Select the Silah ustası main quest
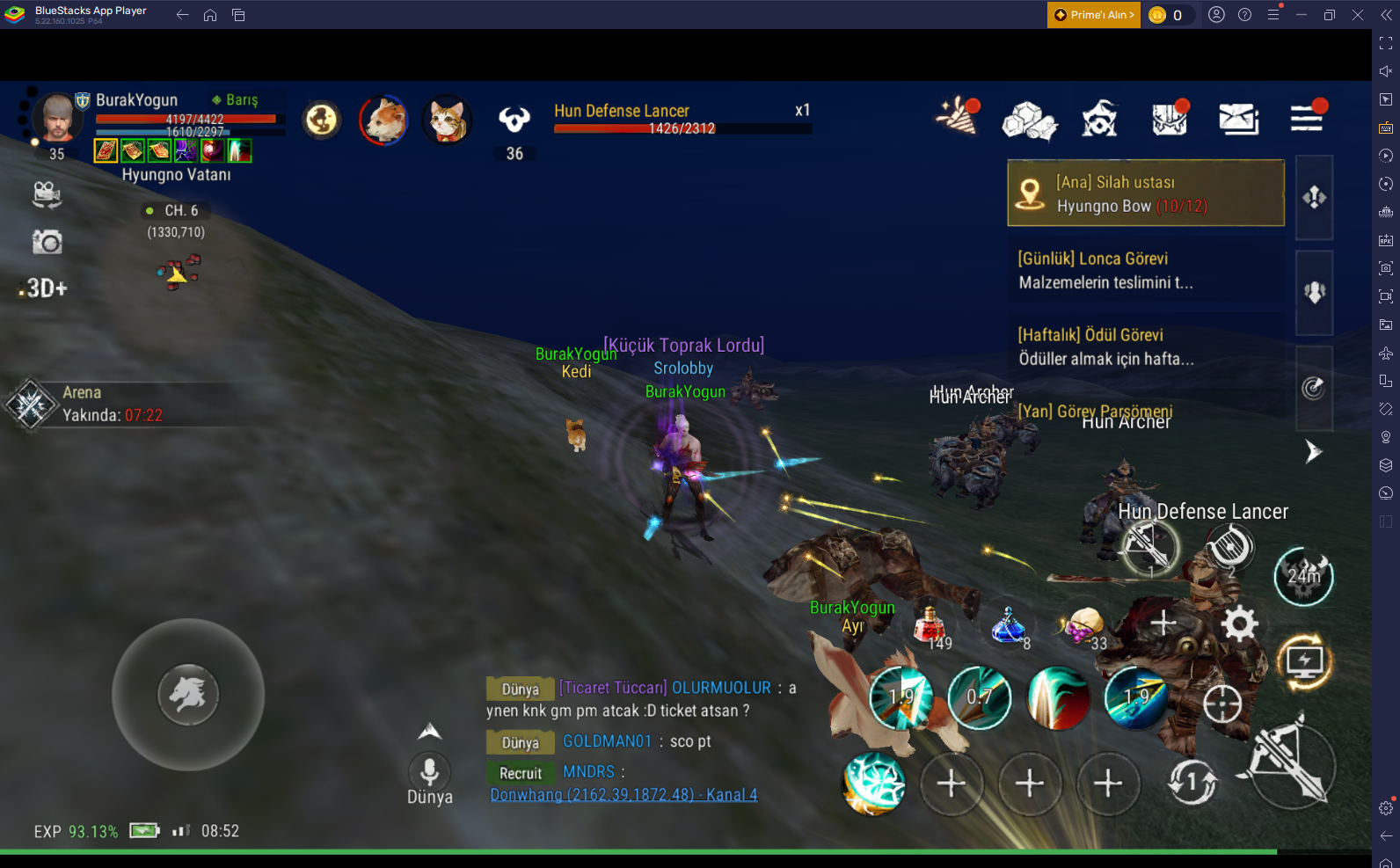 click(x=1145, y=193)
